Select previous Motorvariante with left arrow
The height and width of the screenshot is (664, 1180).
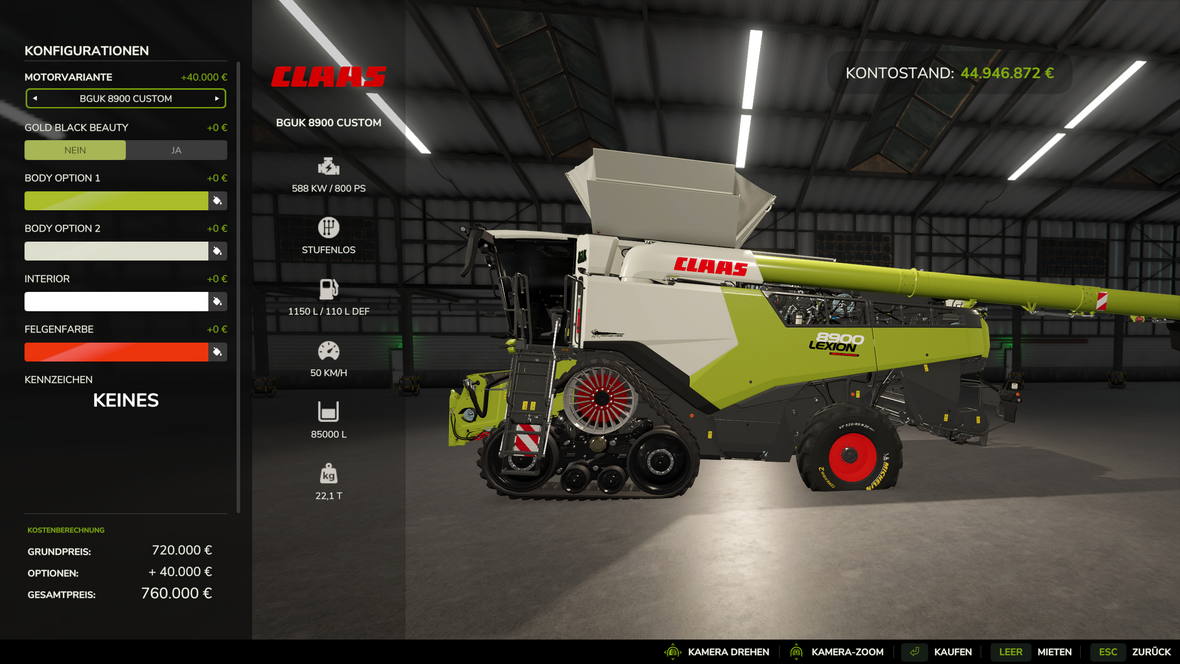[35, 99]
